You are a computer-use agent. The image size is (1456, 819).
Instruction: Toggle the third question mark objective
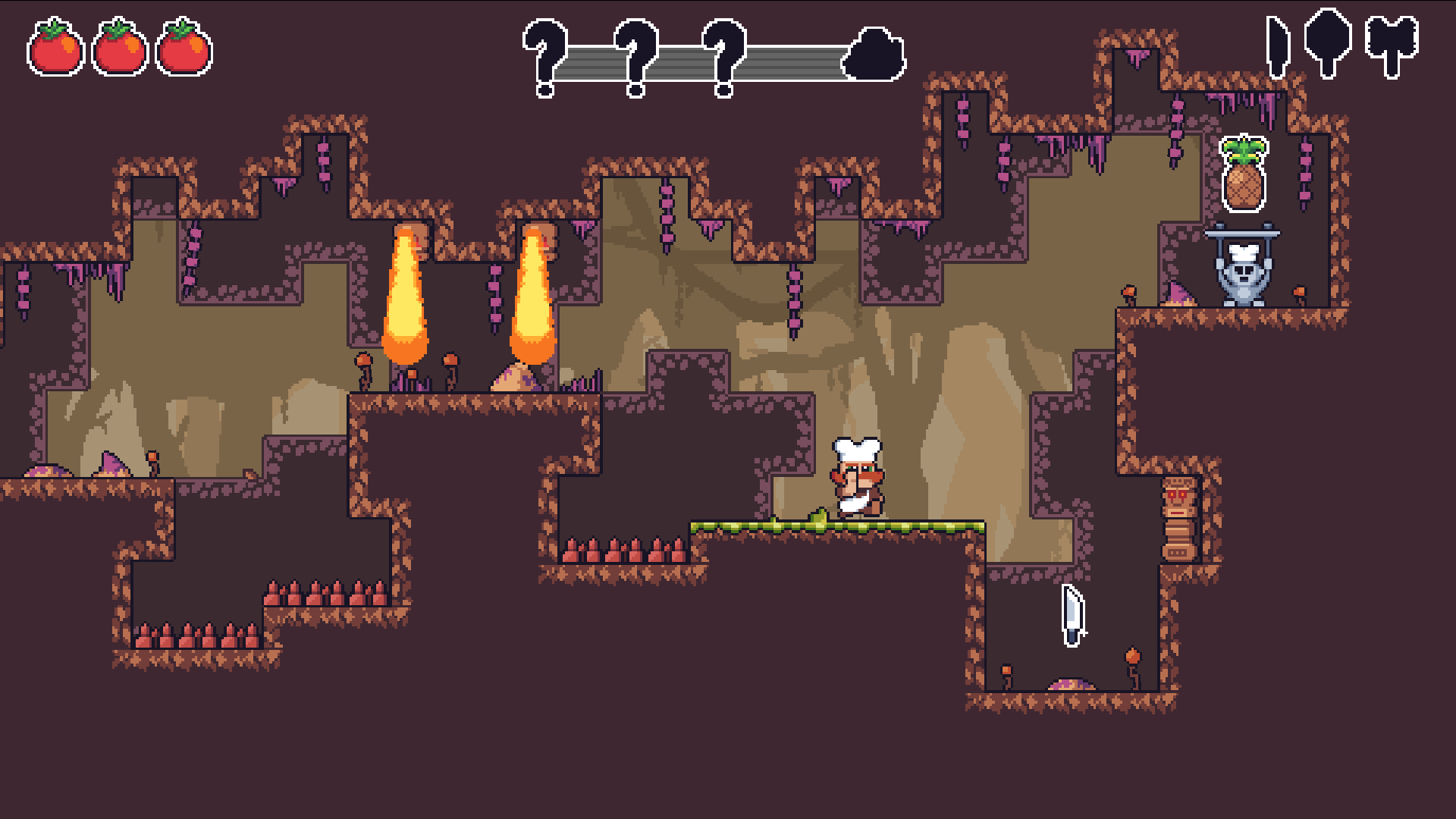[x=724, y=57]
